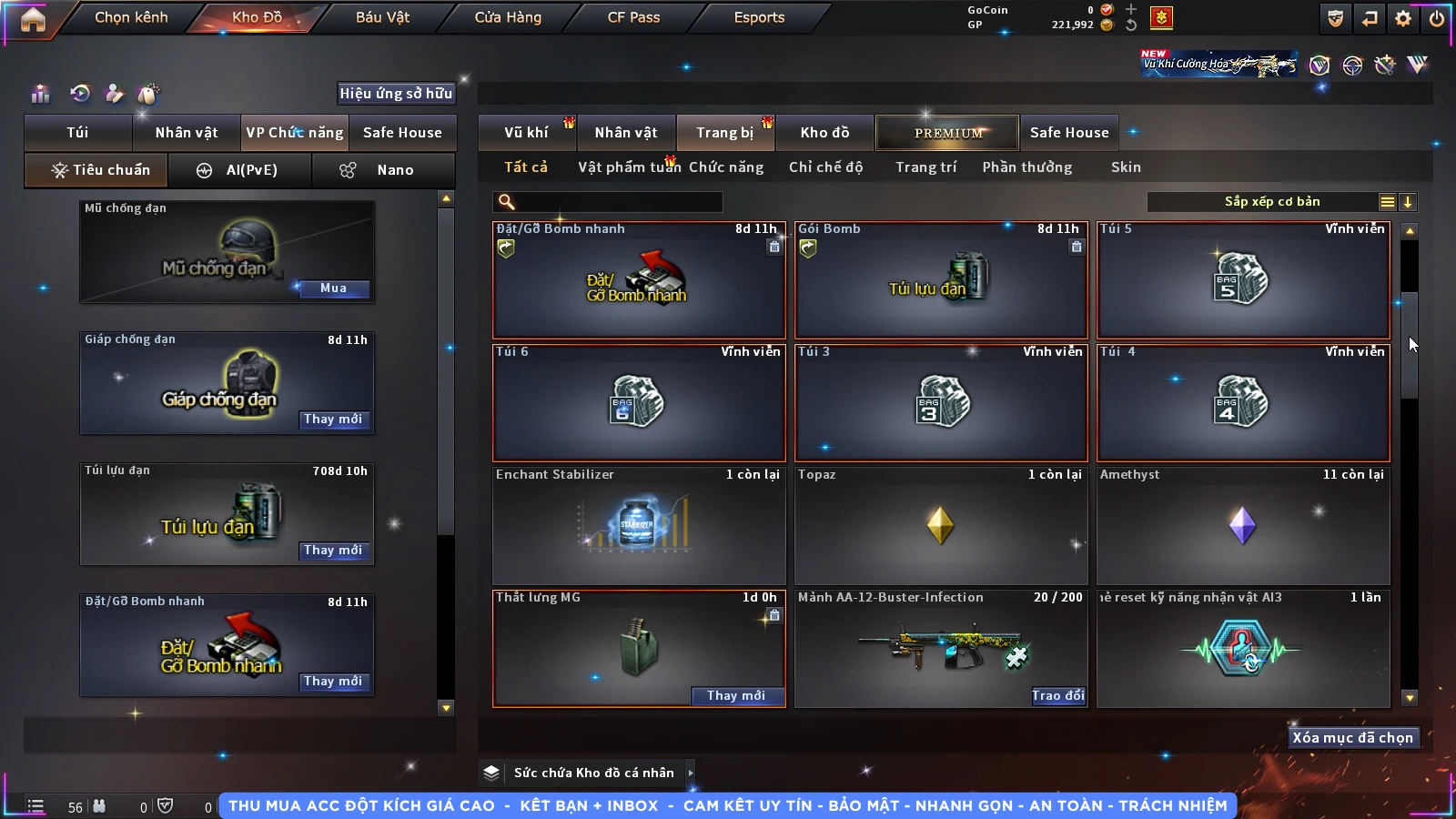Return to lobby via the home icon
This screenshot has height=819, width=1456.
(x=33, y=19)
